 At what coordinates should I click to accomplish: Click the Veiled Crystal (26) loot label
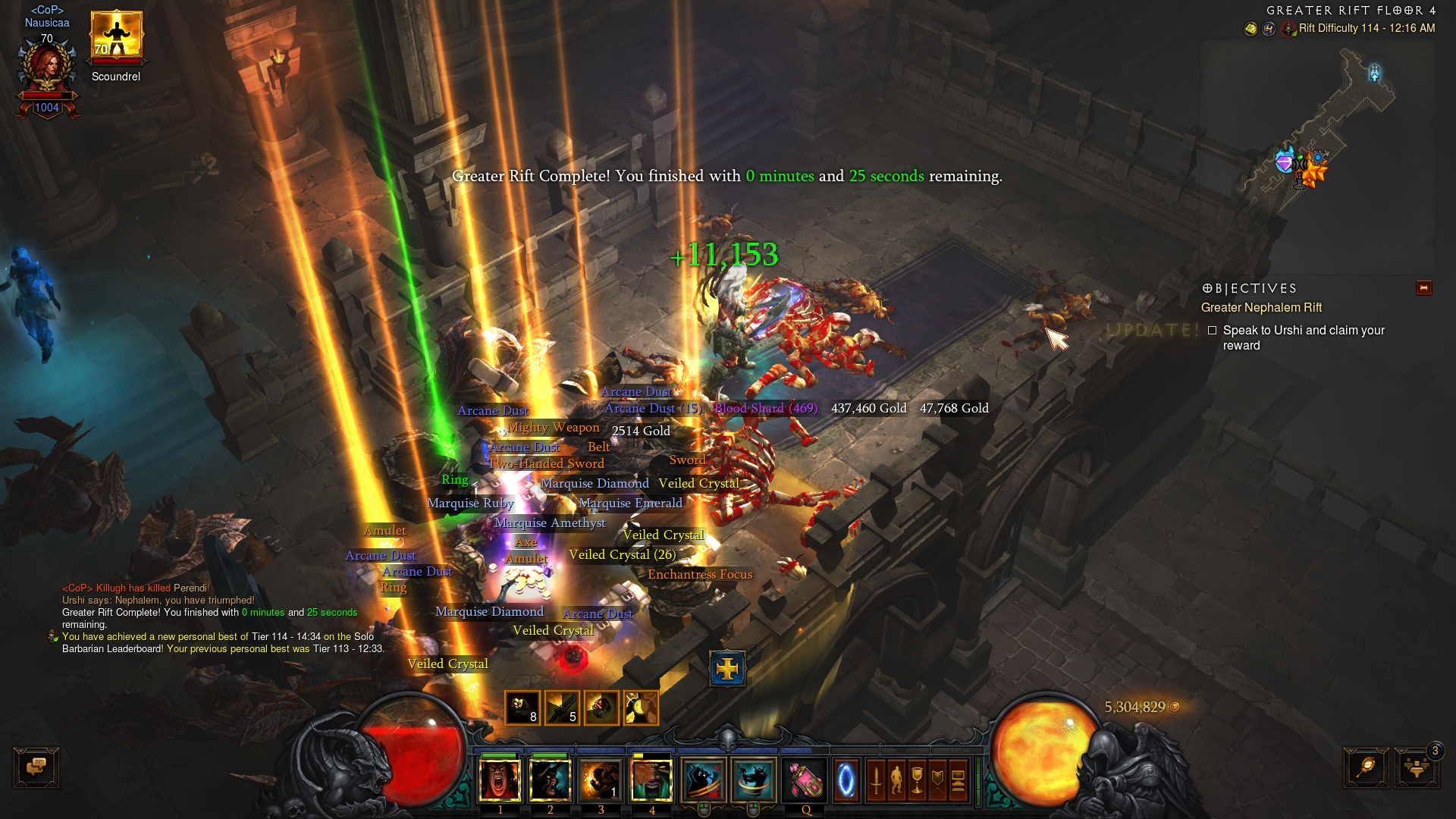click(622, 555)
